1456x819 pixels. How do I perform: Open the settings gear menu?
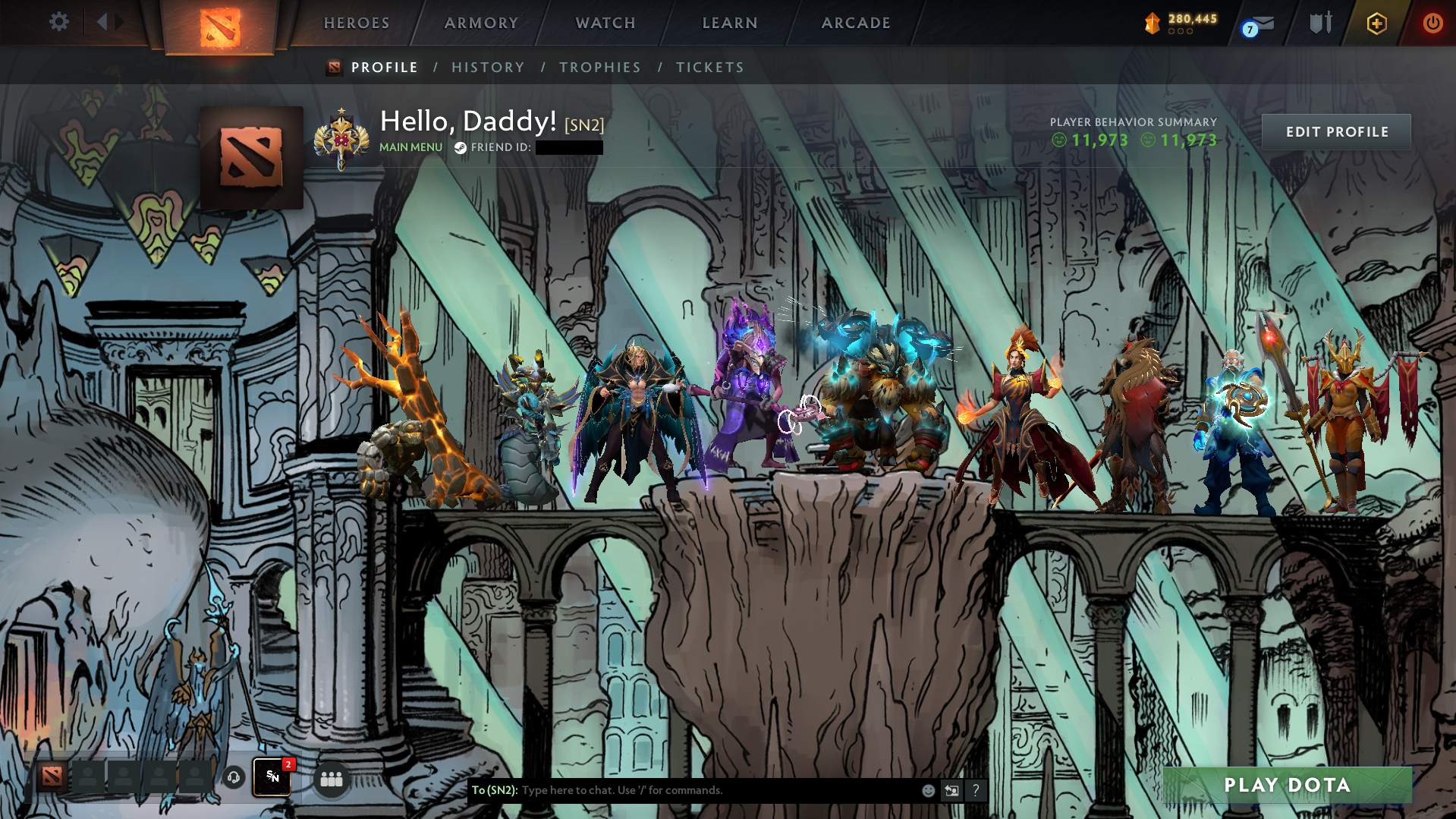tap(58, 22)
